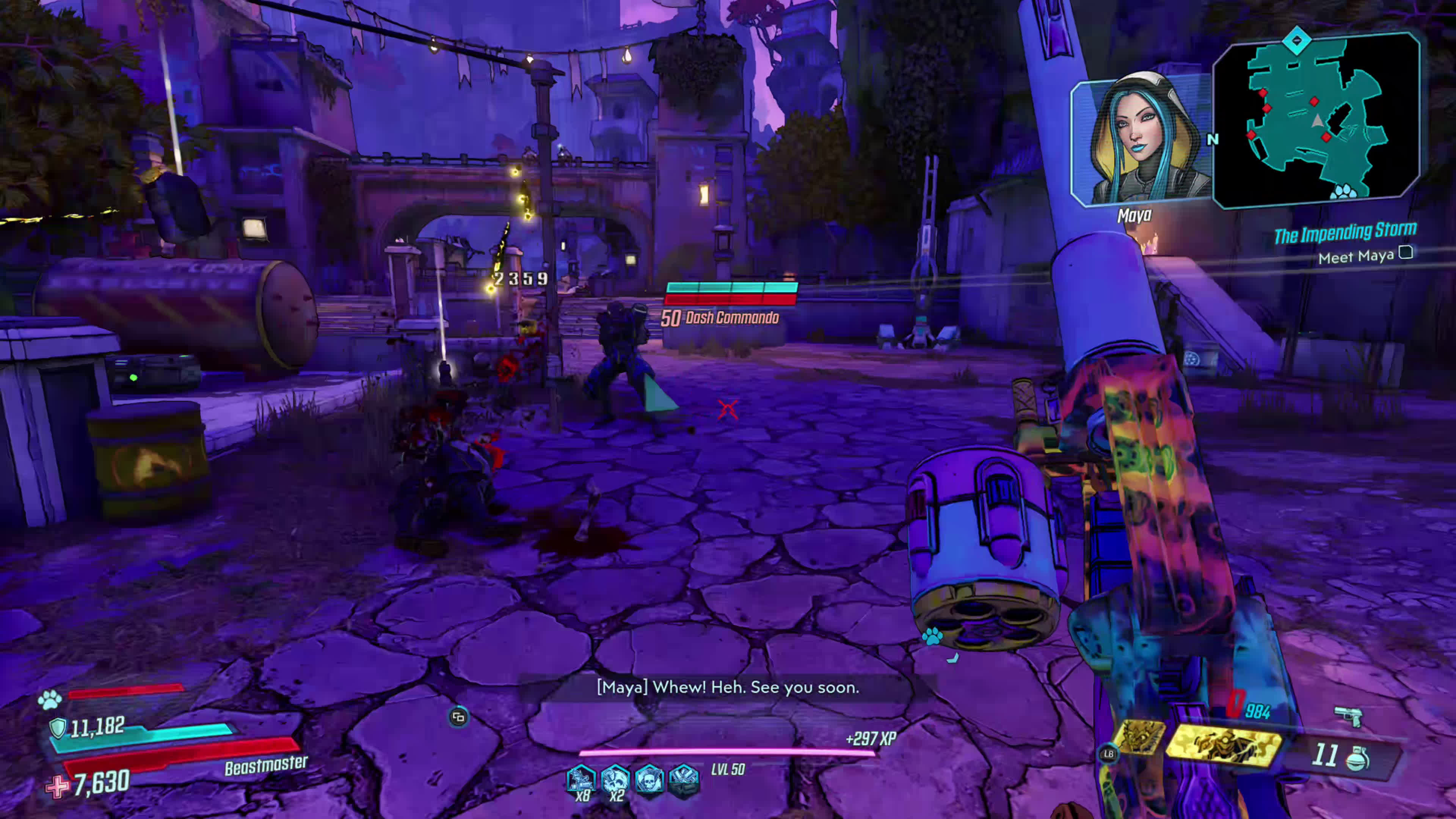Click the pistol weapon-type icon
This screenshot has height=819, width=1456.
click(1349, 717)
